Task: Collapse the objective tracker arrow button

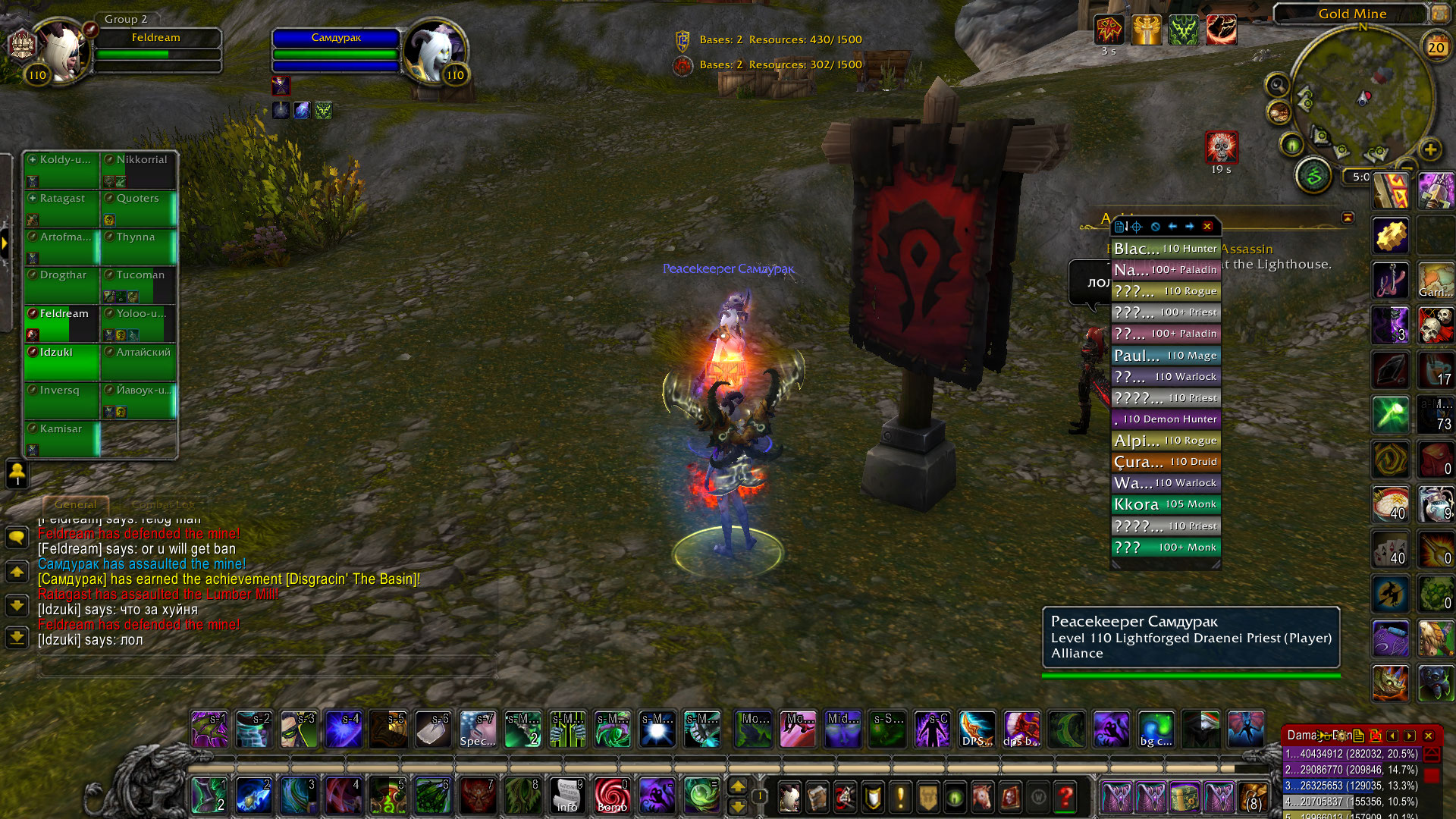Action: tap(1348, 218)
